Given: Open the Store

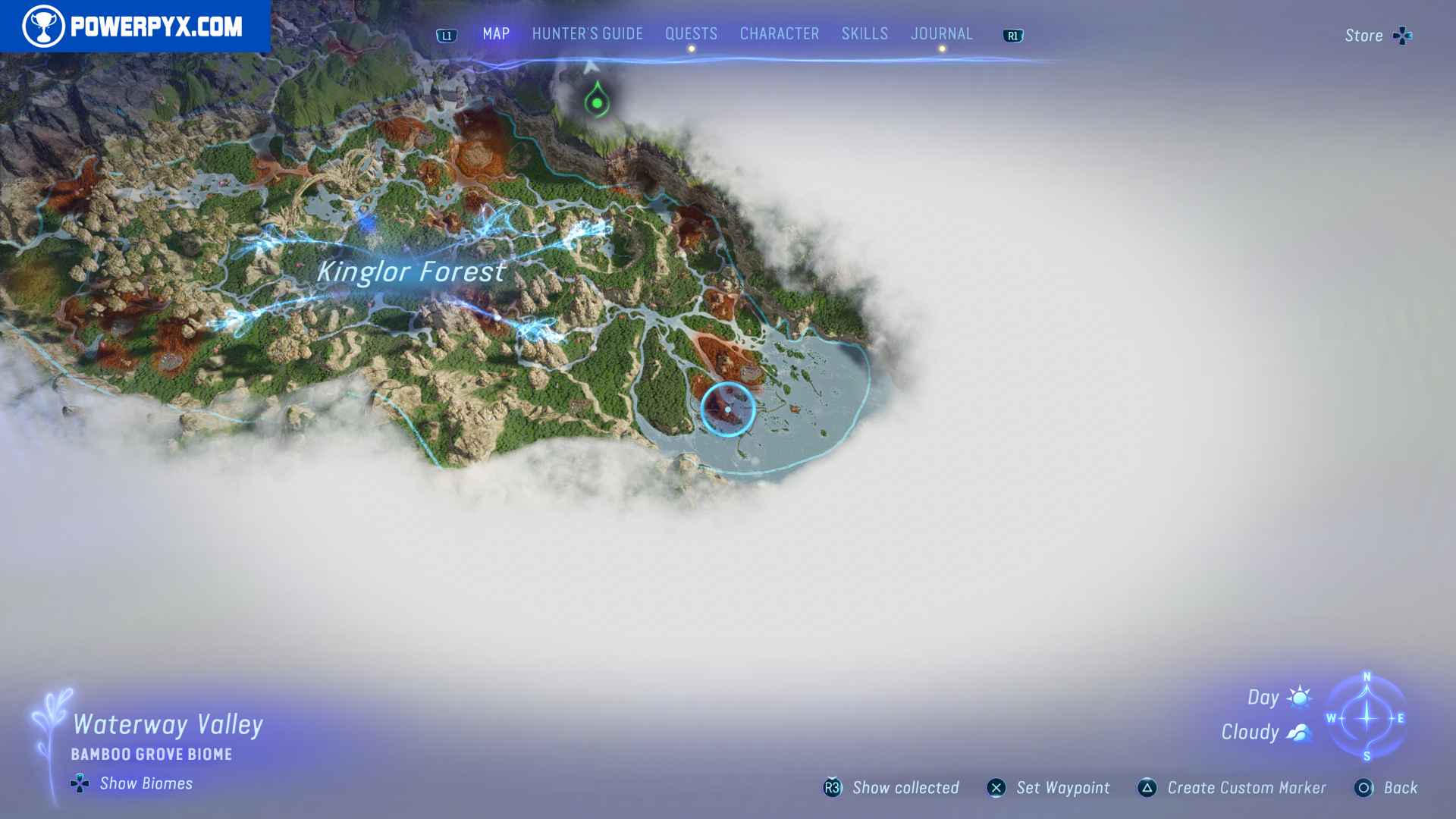Looking at the screenshot, I should (x=1363, y=35).
